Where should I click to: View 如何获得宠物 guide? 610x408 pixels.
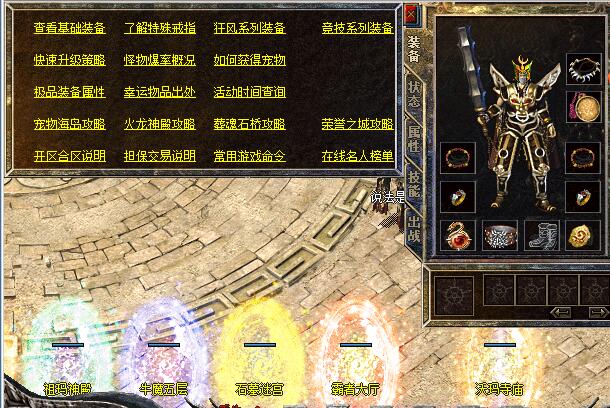click(250, 60)
